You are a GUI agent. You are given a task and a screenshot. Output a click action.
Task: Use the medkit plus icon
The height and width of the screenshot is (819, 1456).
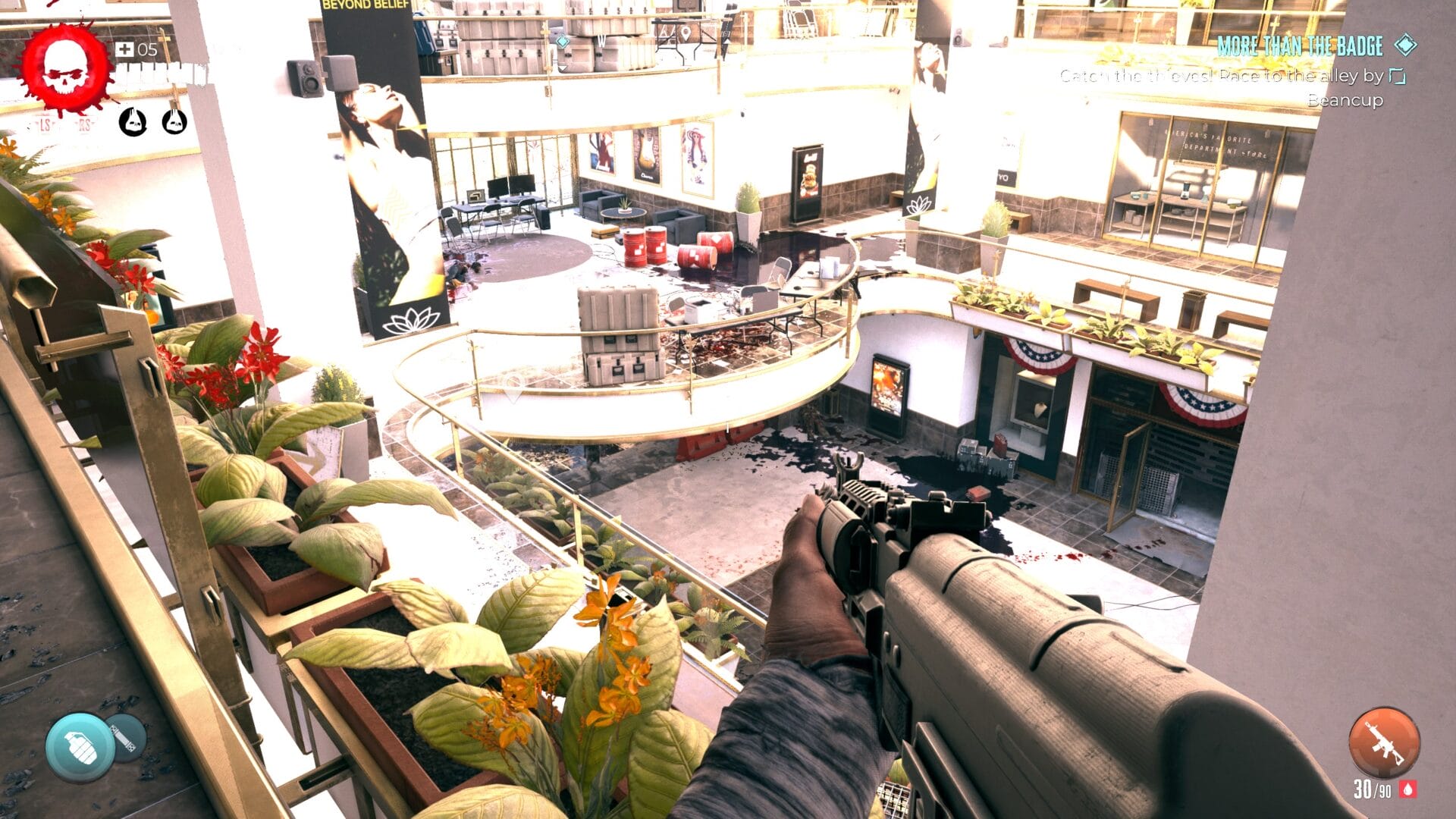tap(124, 50)
